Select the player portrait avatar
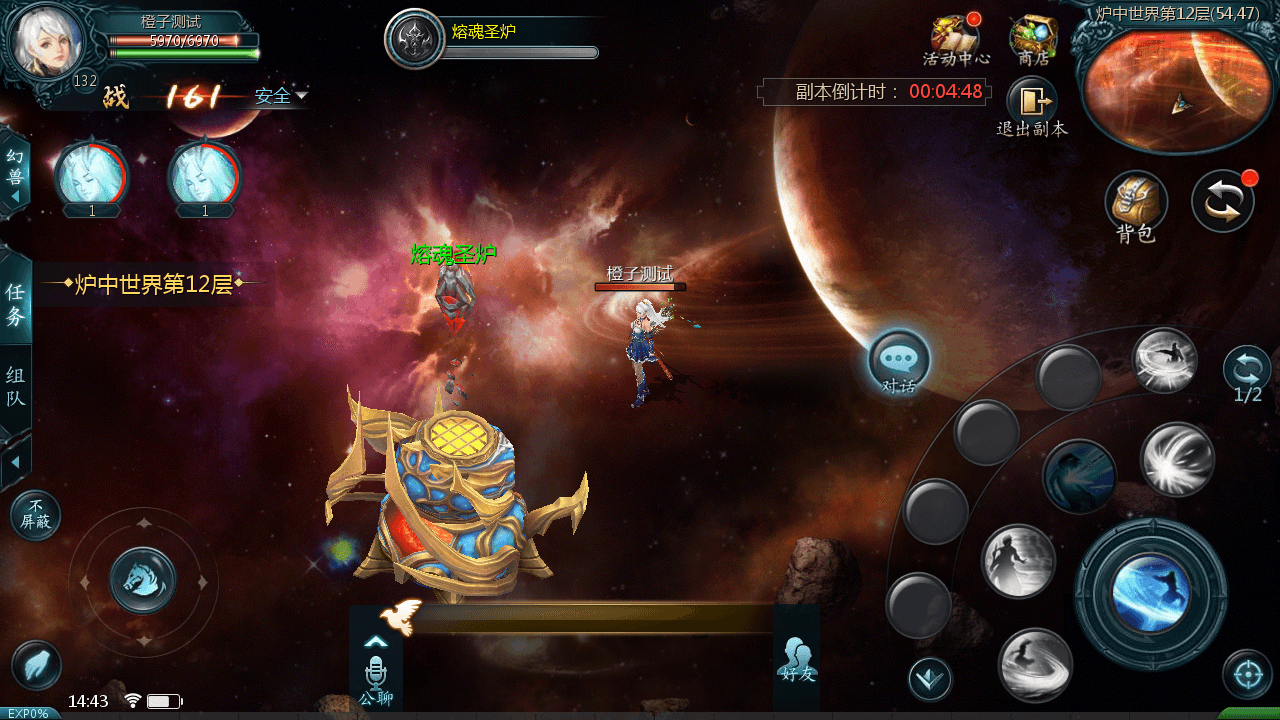This screenshot has height=720, width=1280. 46,42
